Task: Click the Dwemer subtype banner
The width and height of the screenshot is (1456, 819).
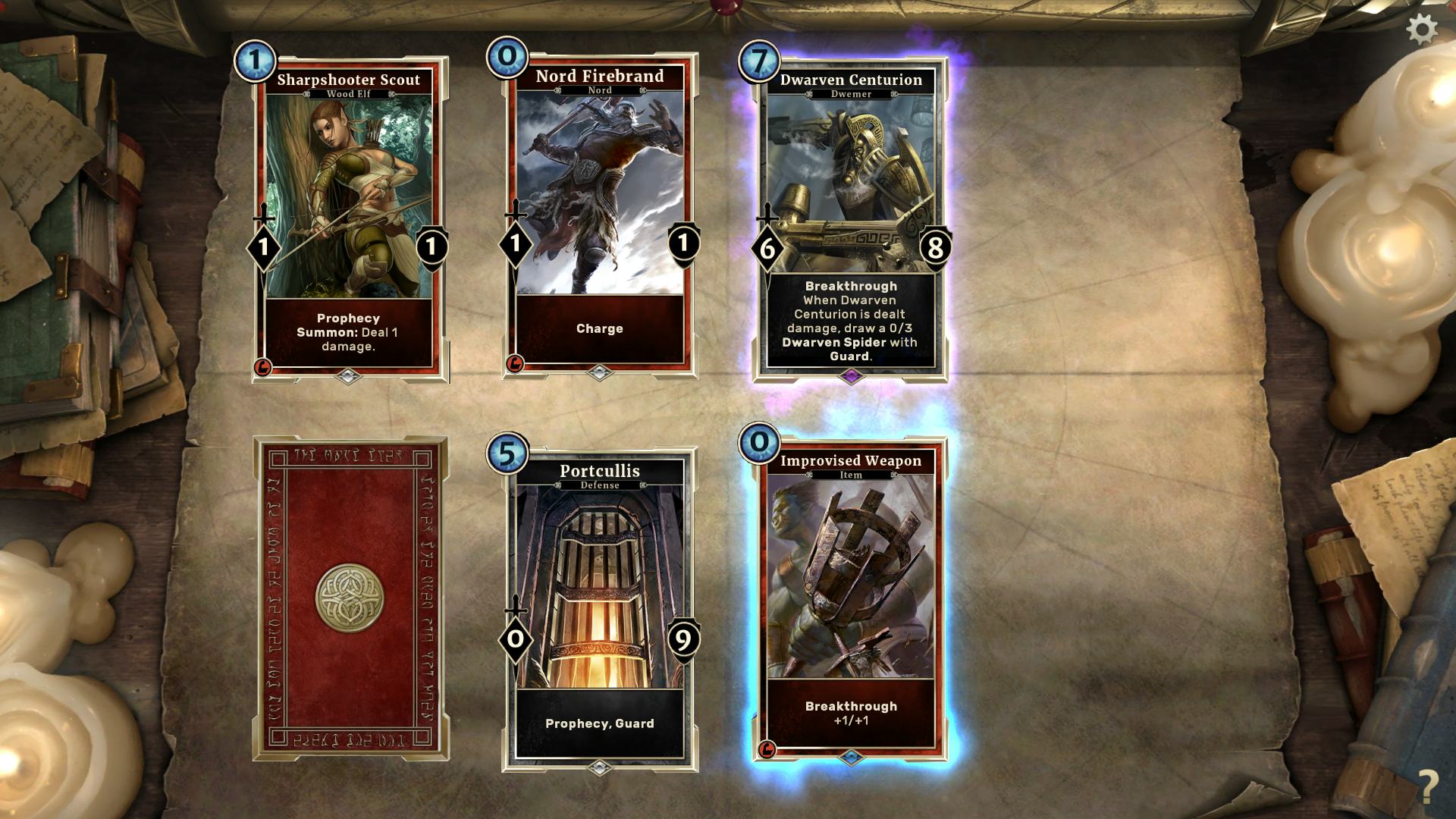Action: [x=850, y=95]
